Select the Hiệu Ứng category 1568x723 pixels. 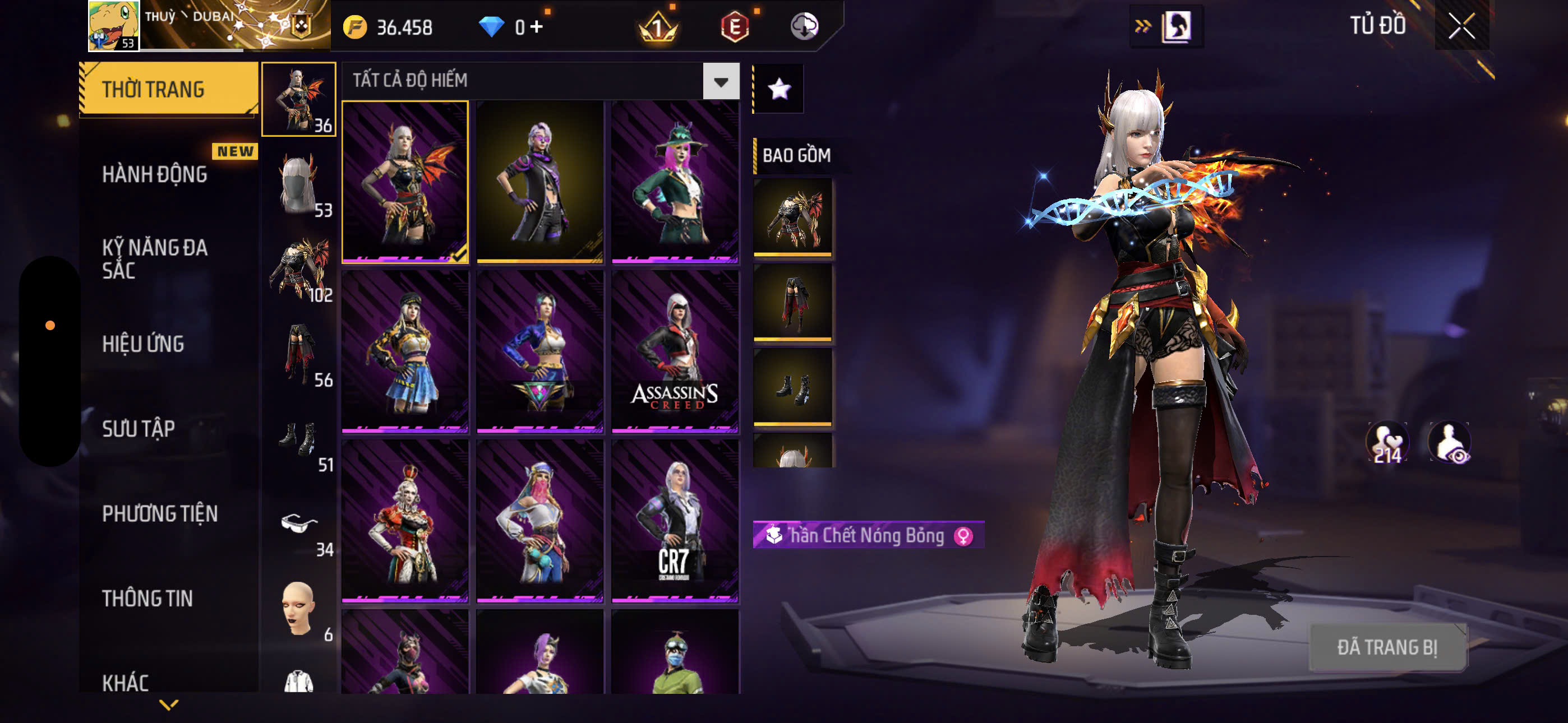[x=143, y=344]
